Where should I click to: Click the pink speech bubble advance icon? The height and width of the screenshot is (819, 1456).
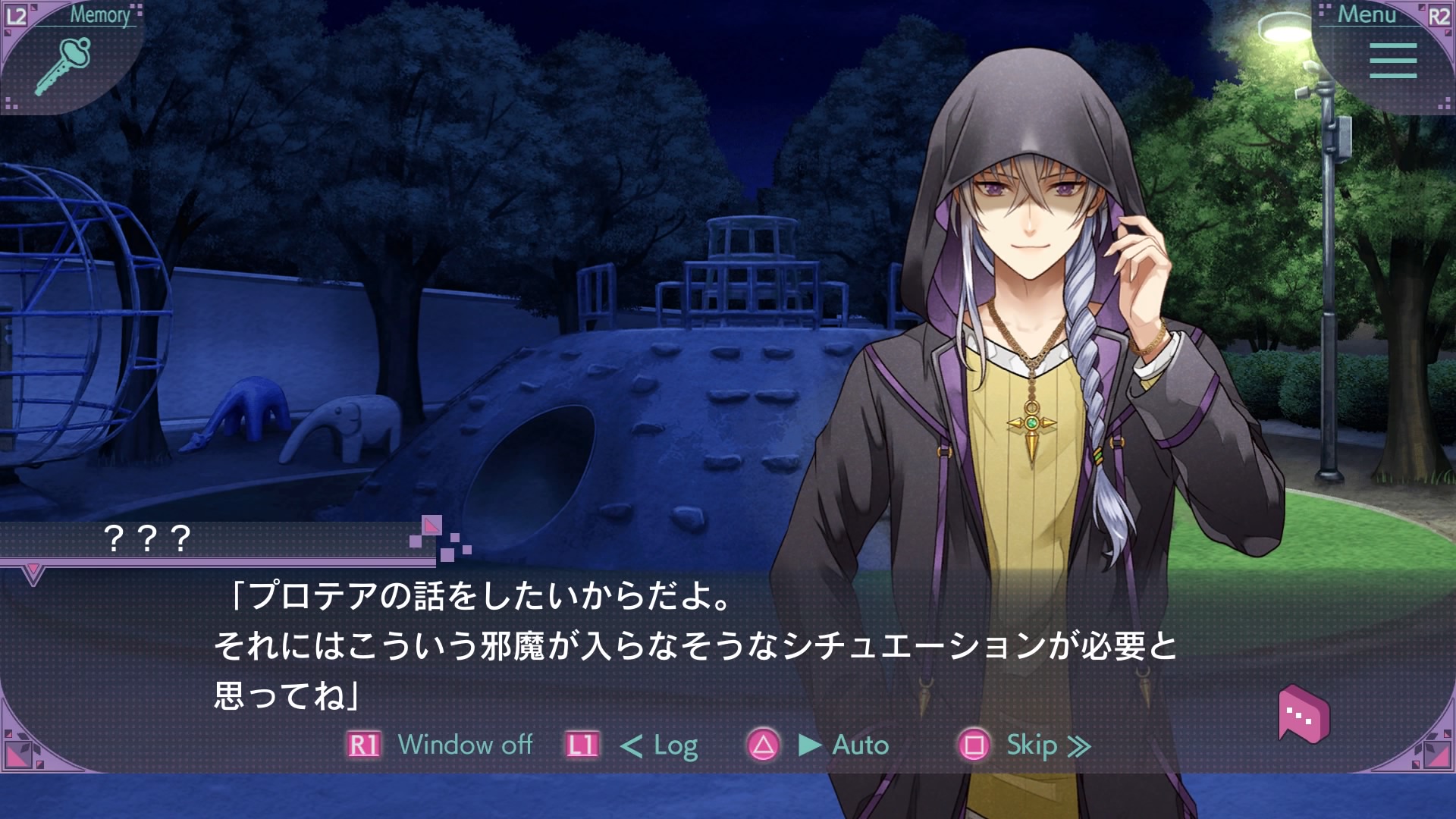(x=1303, y=714)
